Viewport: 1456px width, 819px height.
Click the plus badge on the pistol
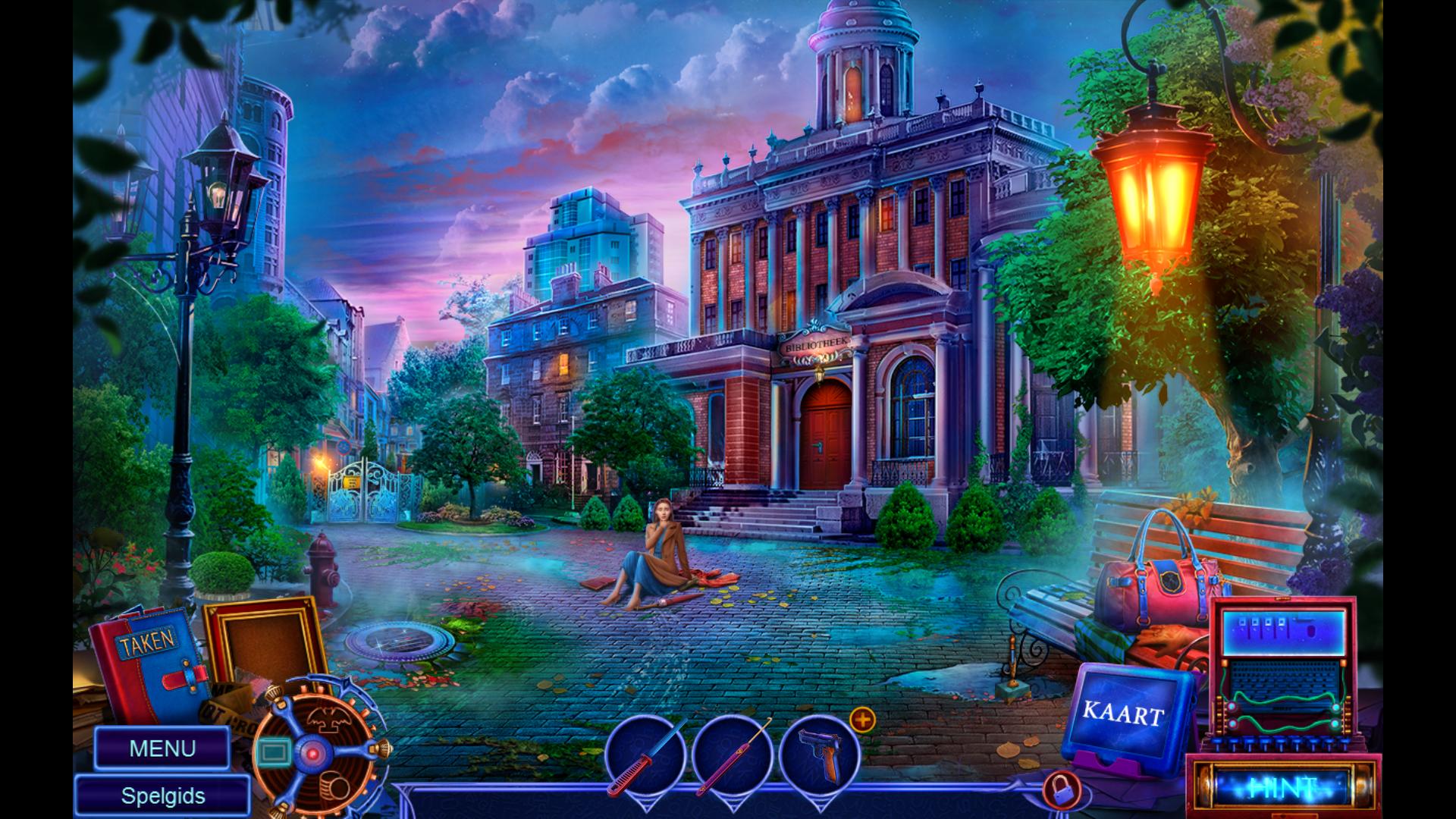(x=862, y=720)
